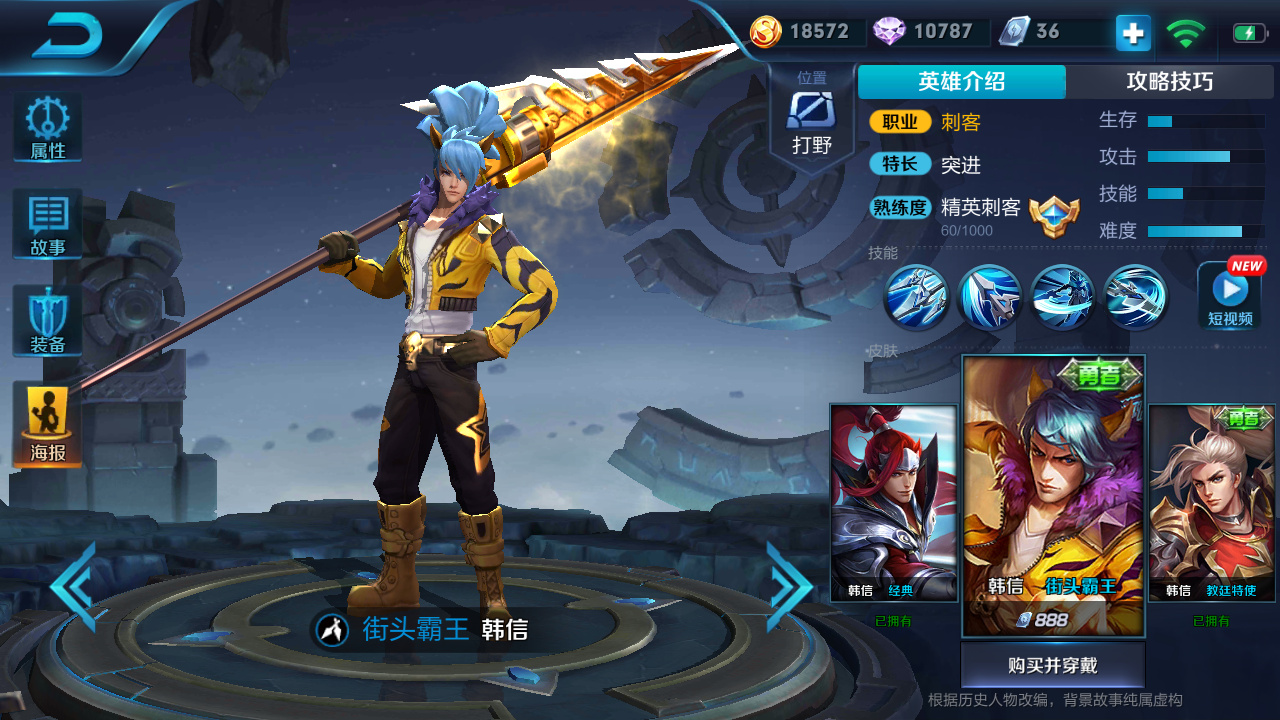The height and width of the screenshot is (720, 1280).
Task: Open the 故事 story panel
Action: 47,225
